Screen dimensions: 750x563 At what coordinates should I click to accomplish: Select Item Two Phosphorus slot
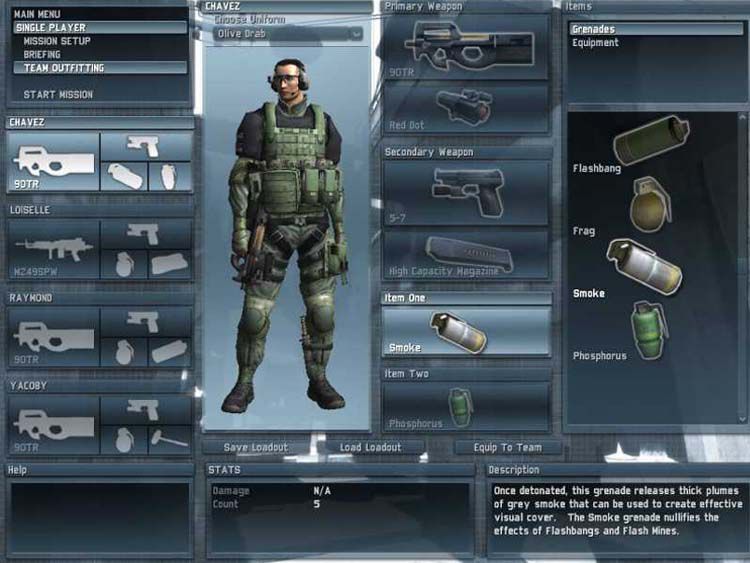[466, 407]
